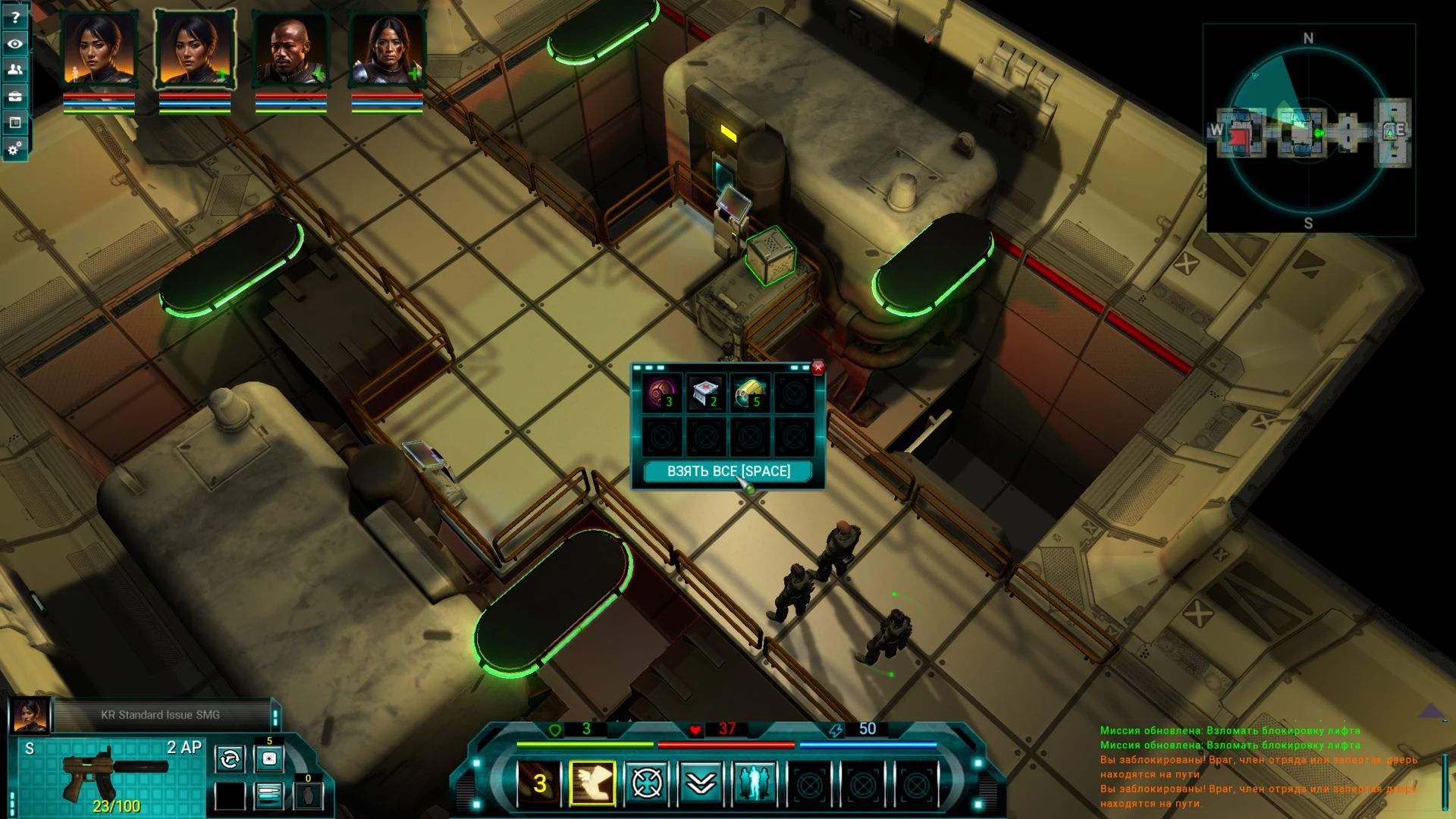Select the whole squad group button
Image resolution: width=1456 pixels, height=819 pixels.
point(755,783)
